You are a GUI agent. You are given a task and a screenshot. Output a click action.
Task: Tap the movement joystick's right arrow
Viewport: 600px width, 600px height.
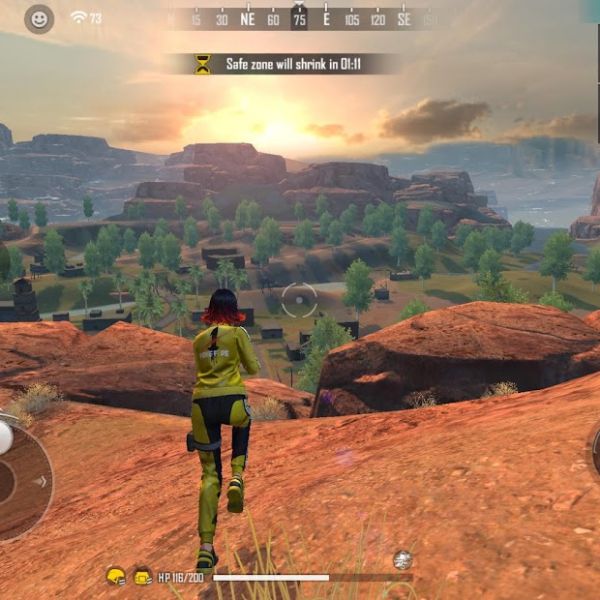[x=40, y=480]
